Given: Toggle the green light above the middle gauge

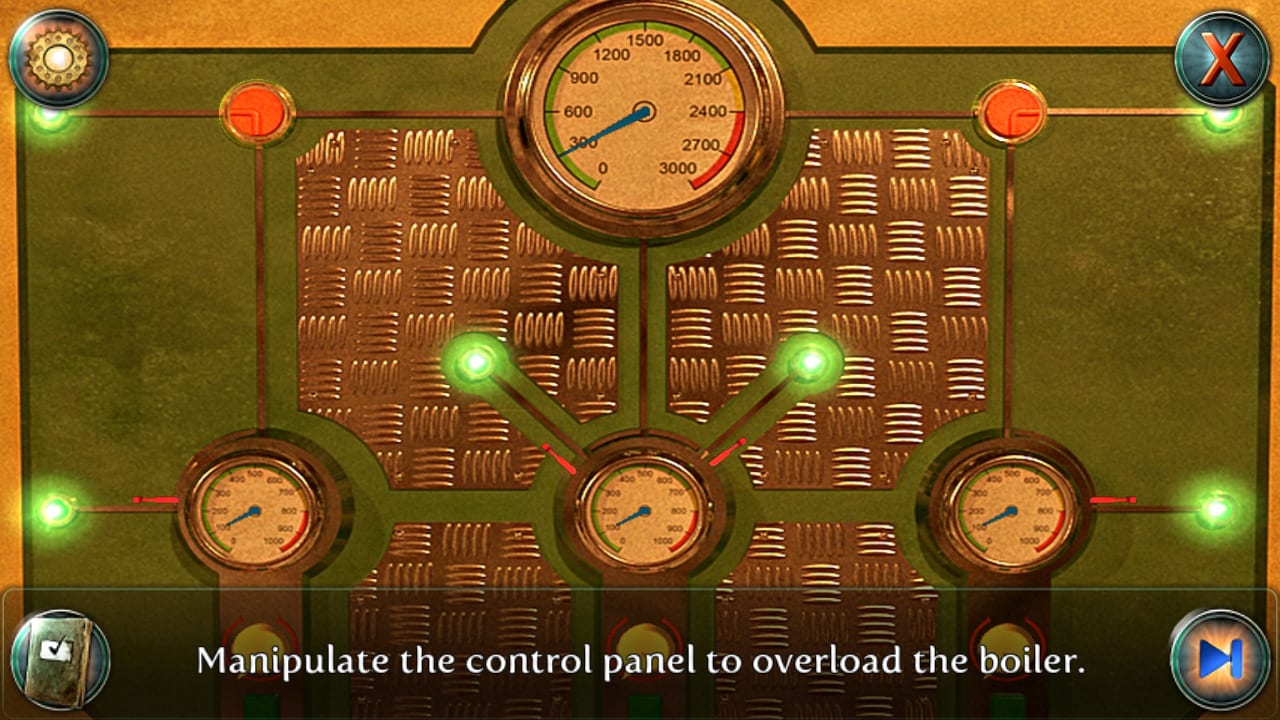Looking at the screenshot, I should (x=478, y=362).
